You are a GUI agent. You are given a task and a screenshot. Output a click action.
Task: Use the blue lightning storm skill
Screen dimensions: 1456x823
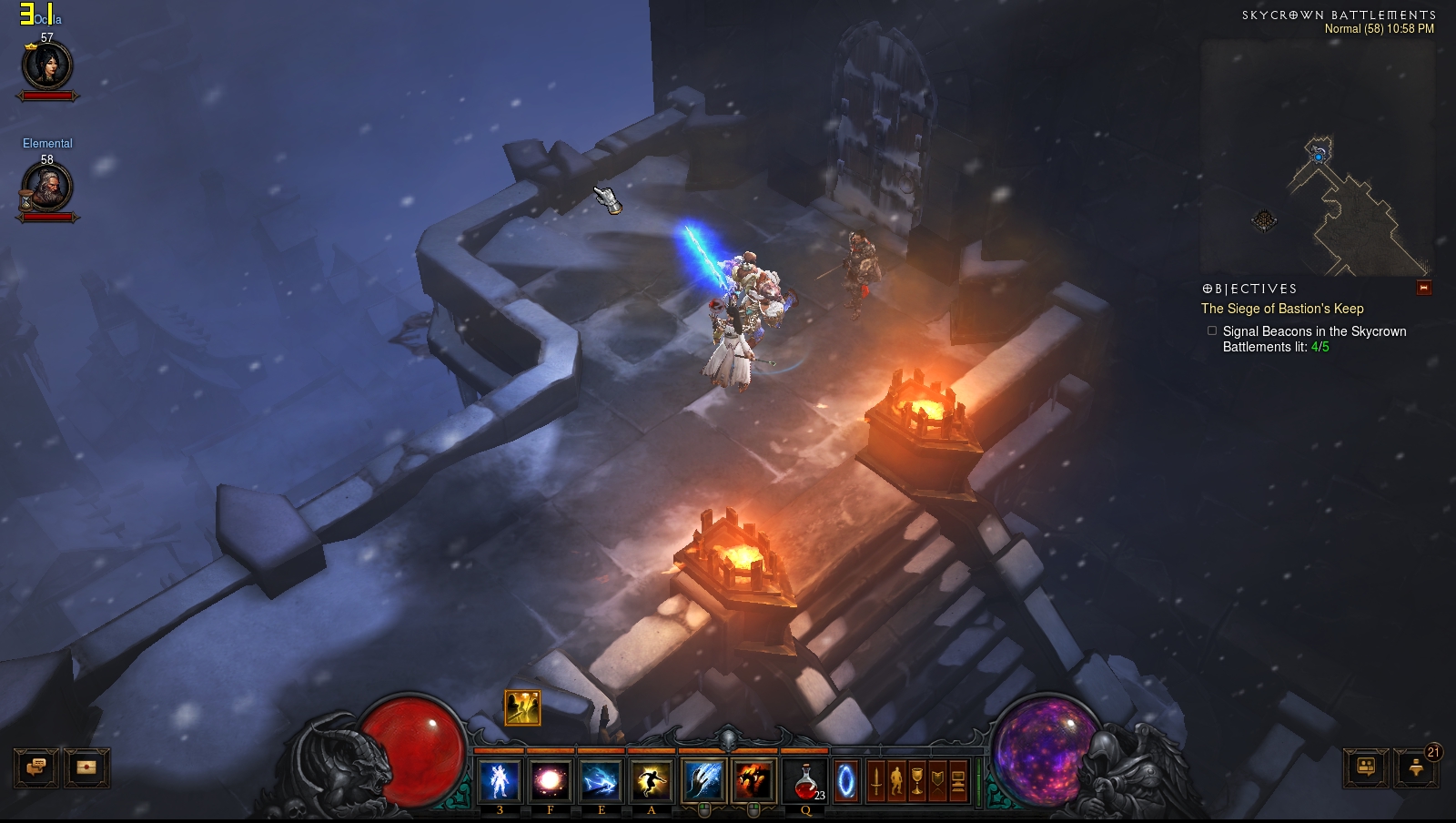(601, 781)
